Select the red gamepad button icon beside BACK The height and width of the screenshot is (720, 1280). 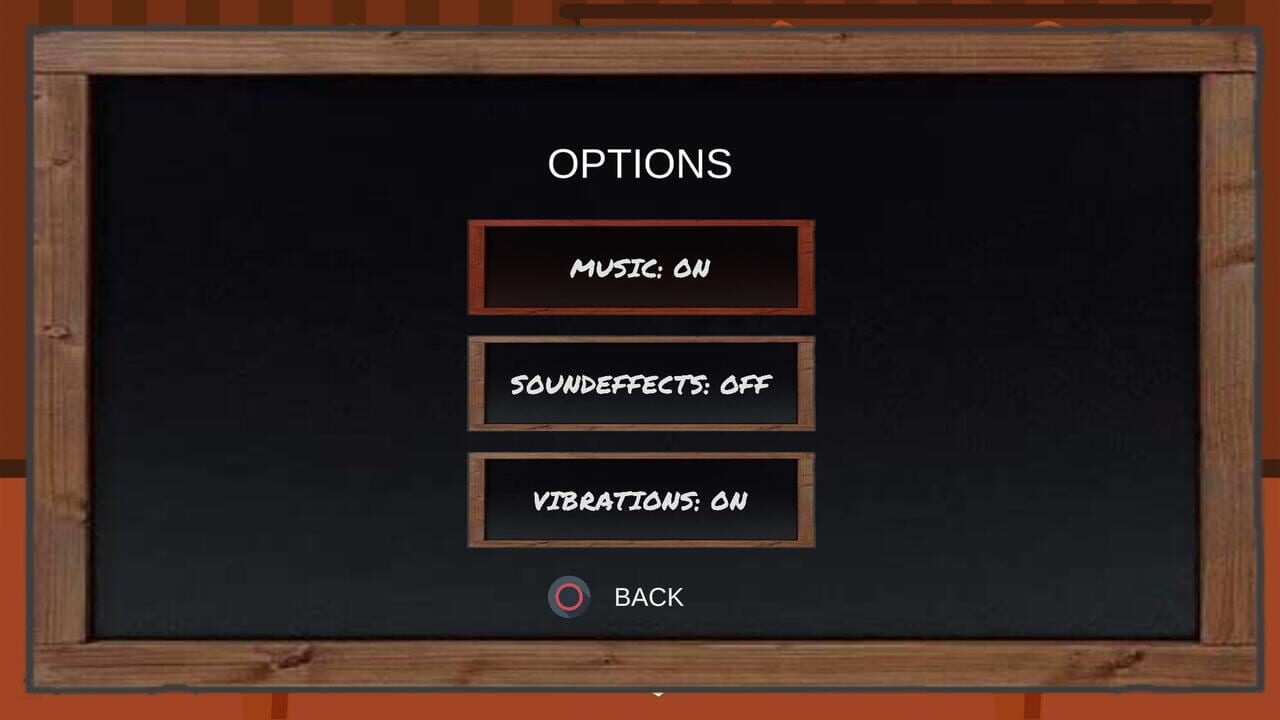569,597
